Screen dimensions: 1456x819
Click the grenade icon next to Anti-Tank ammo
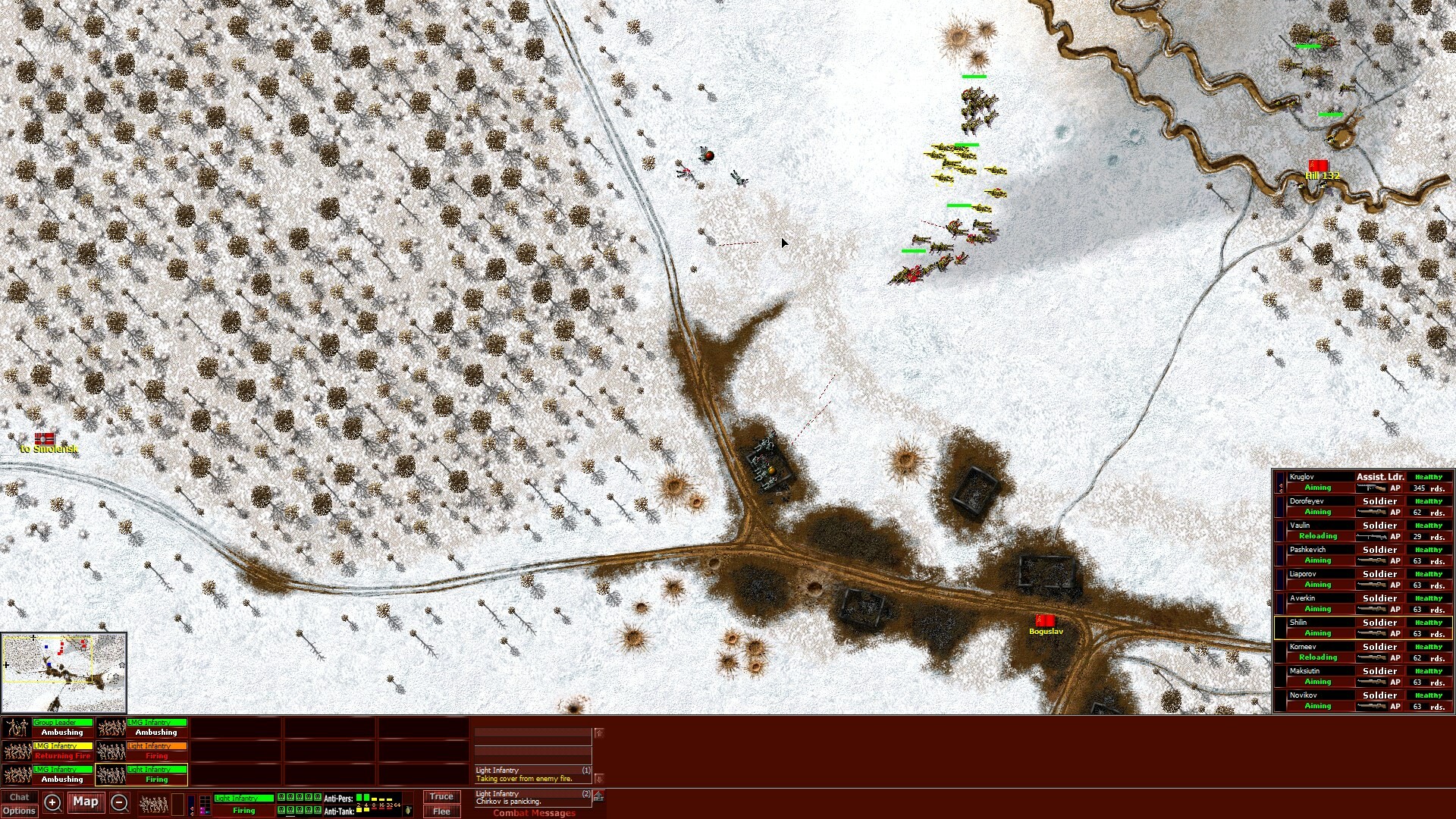pos(407,811)
